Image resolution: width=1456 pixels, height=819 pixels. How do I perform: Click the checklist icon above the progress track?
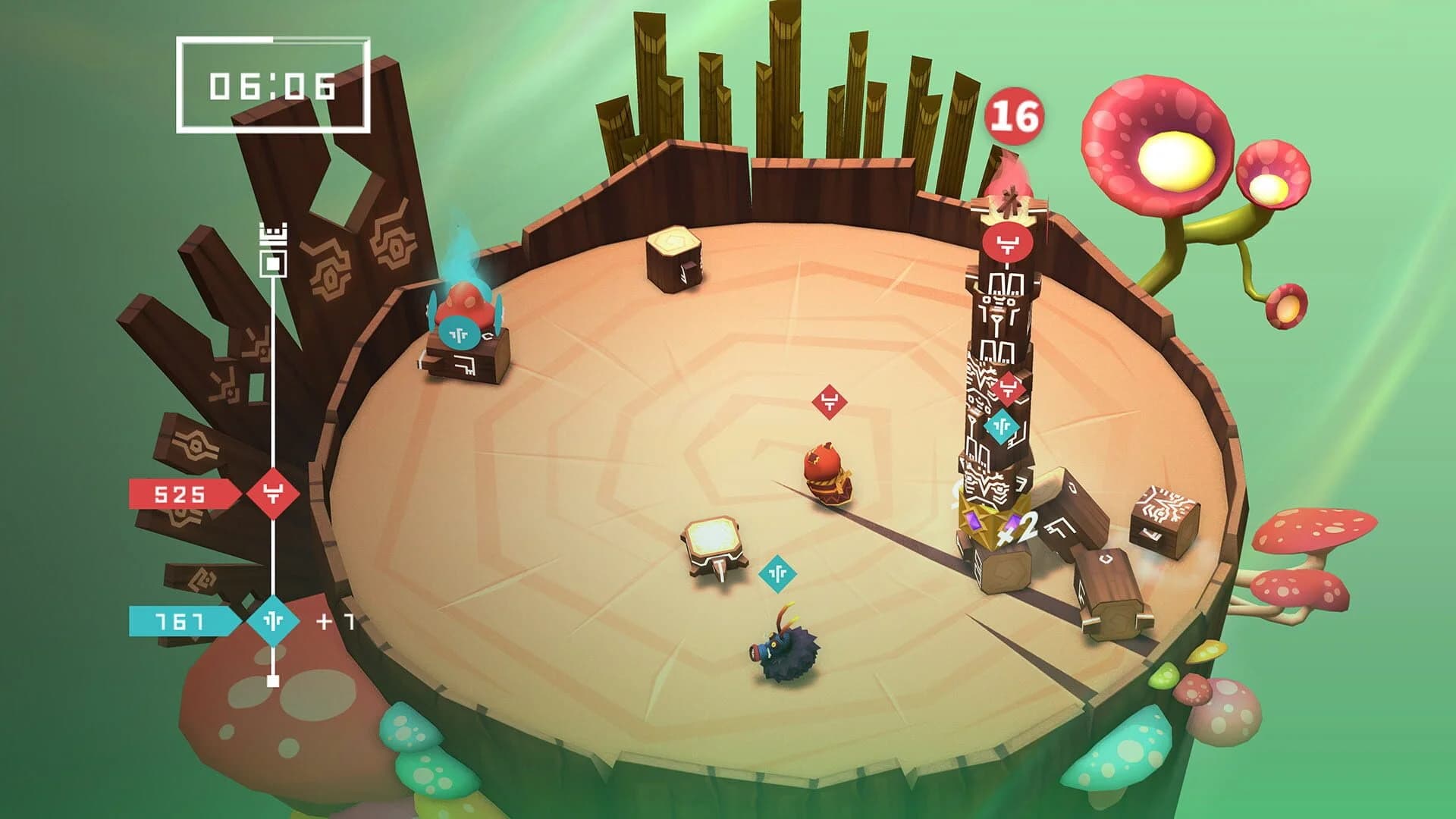click(271, 235)
